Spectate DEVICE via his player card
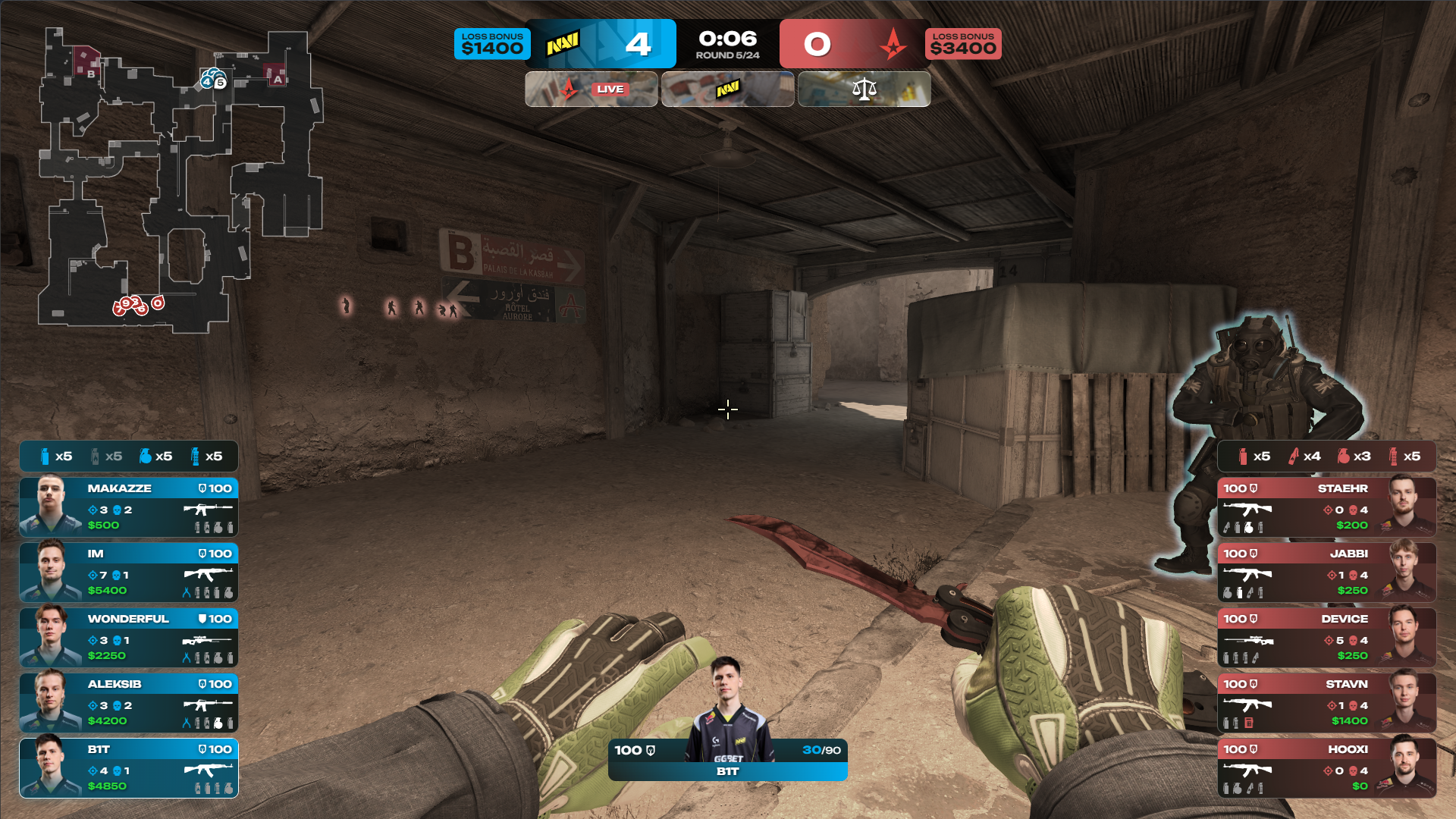 [1326, 637]
